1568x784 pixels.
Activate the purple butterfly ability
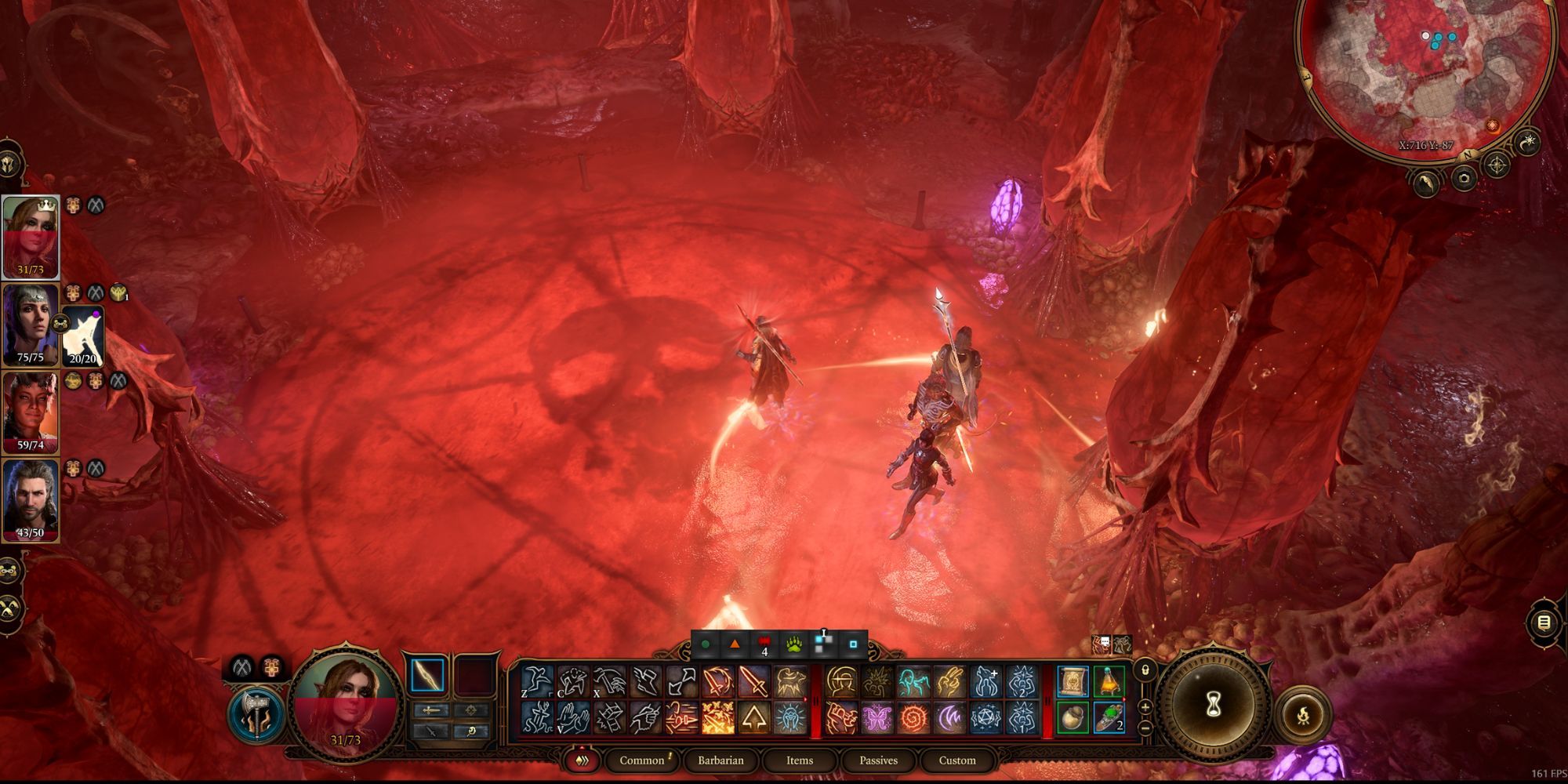877,717
